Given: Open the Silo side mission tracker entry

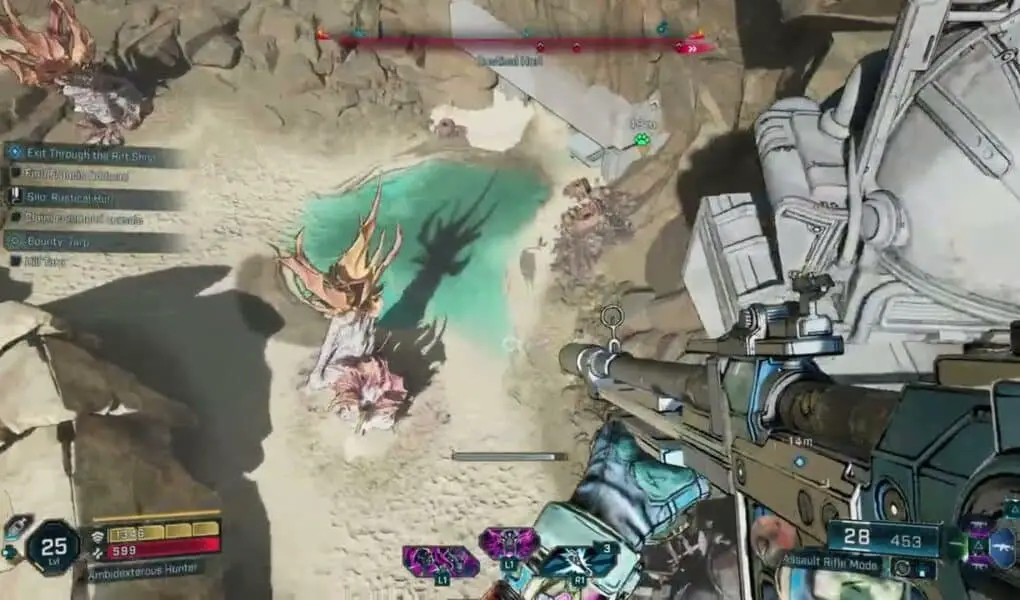Looking at the screenshot, I should [90, 196].
